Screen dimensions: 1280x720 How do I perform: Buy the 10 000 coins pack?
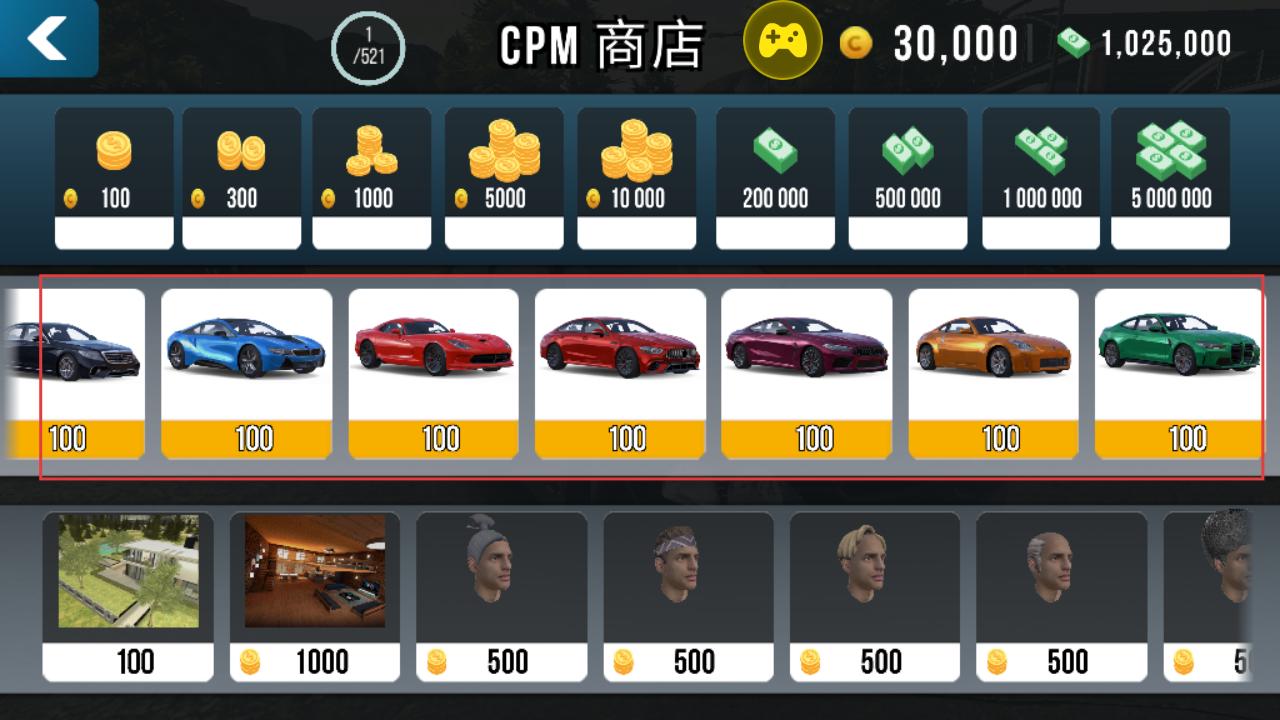tap(636, 178)
